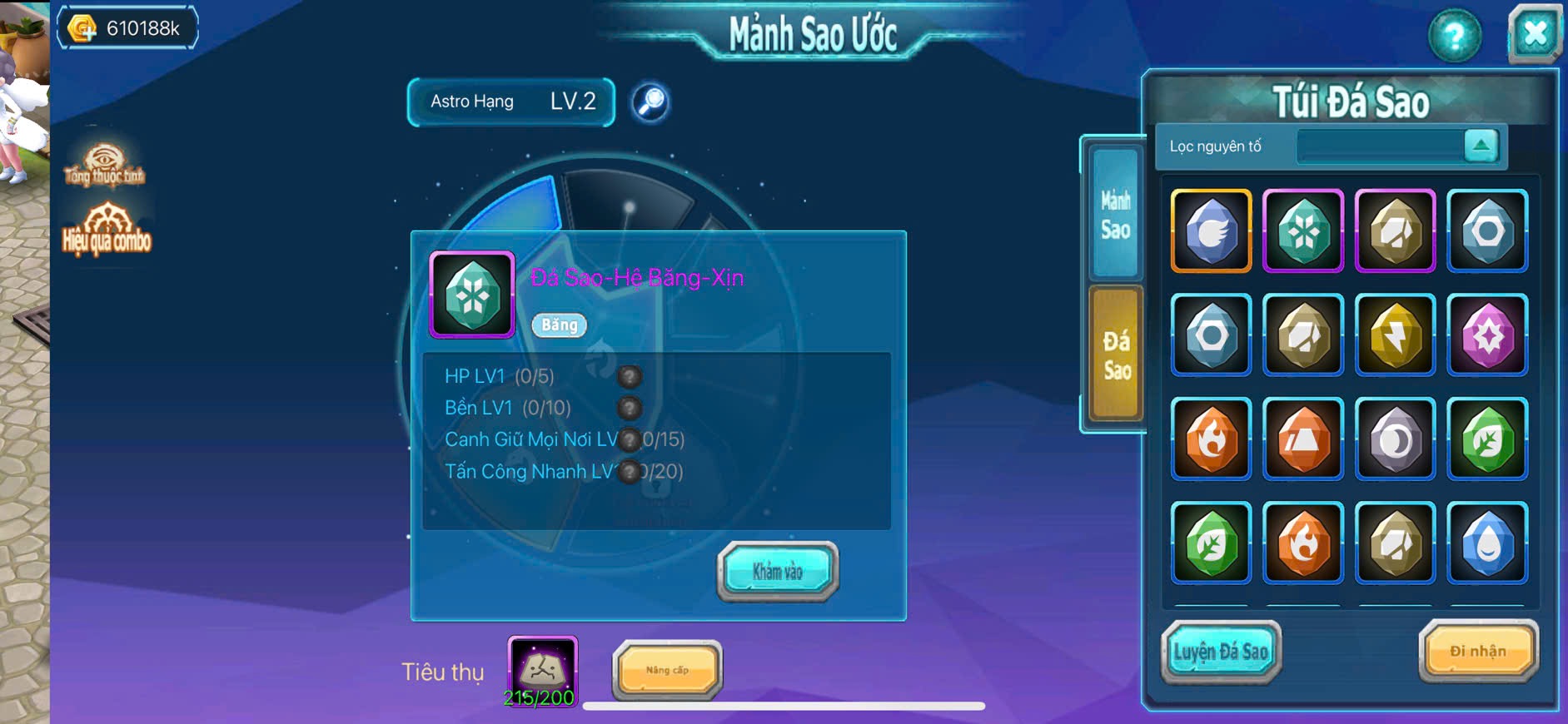Select the Luyện Đá Sao button
1568x724 pixels.
pyautogui.click(x=1220, y=652)
